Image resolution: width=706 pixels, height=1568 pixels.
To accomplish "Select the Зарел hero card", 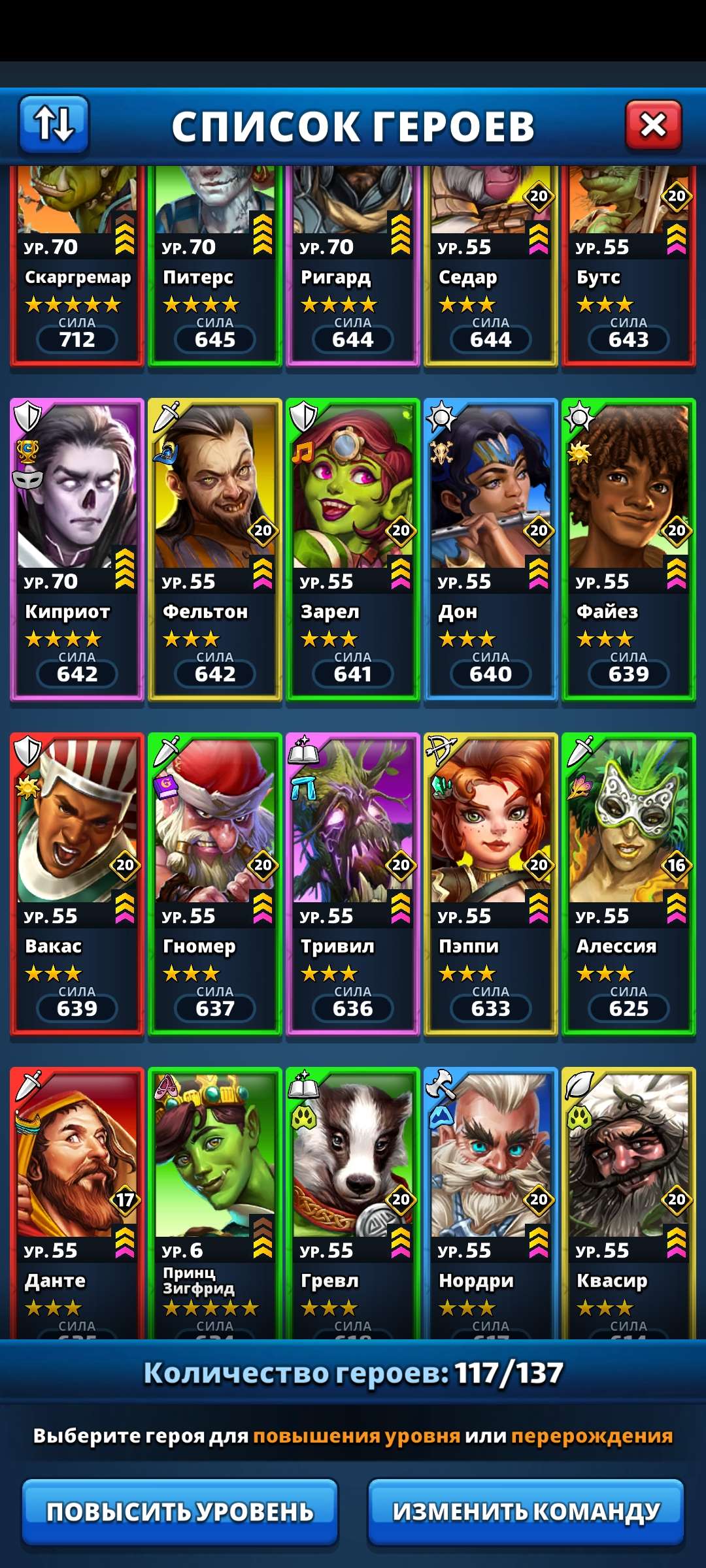I will pos(353,549).
